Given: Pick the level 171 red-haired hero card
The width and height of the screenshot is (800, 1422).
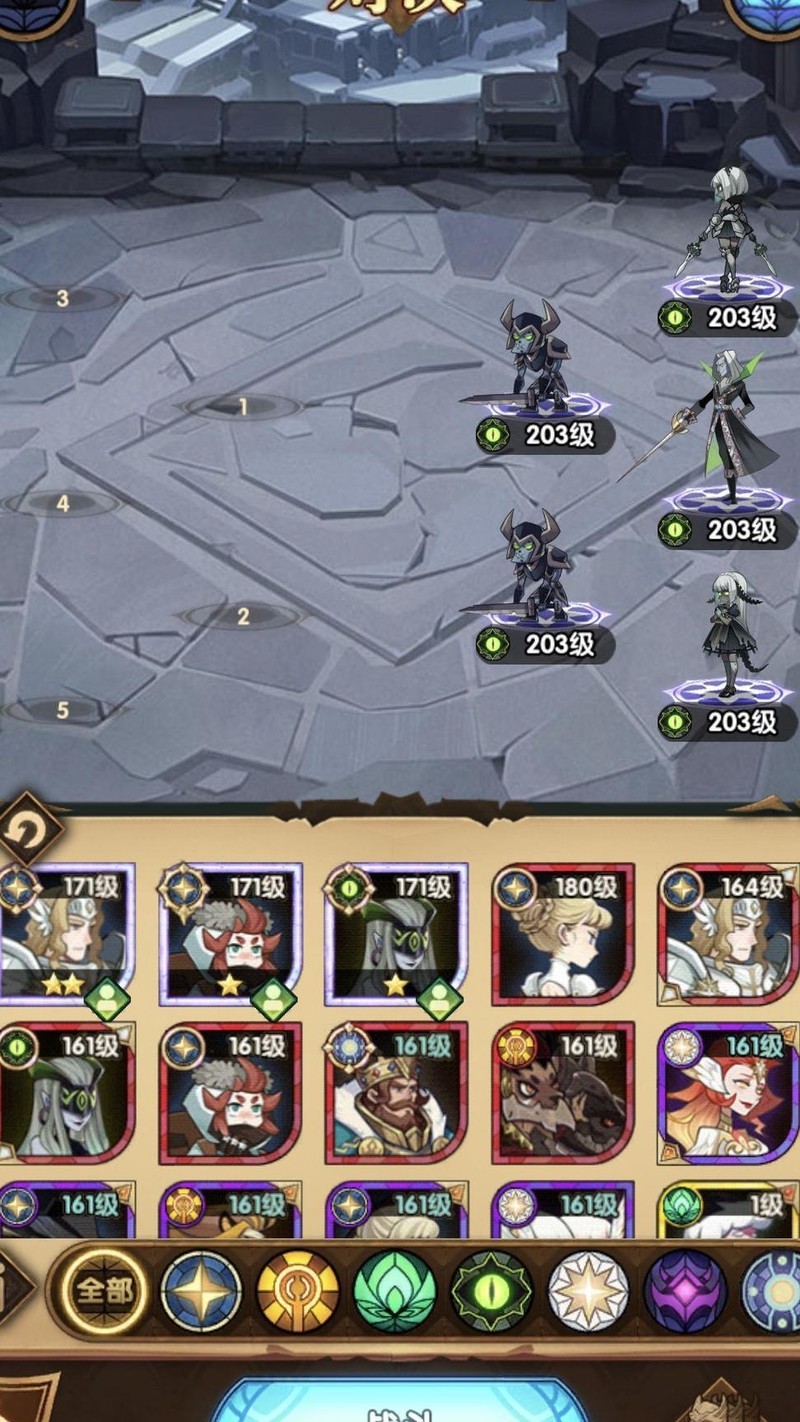Looking at the screenshot, I should (x=230, y=934).
